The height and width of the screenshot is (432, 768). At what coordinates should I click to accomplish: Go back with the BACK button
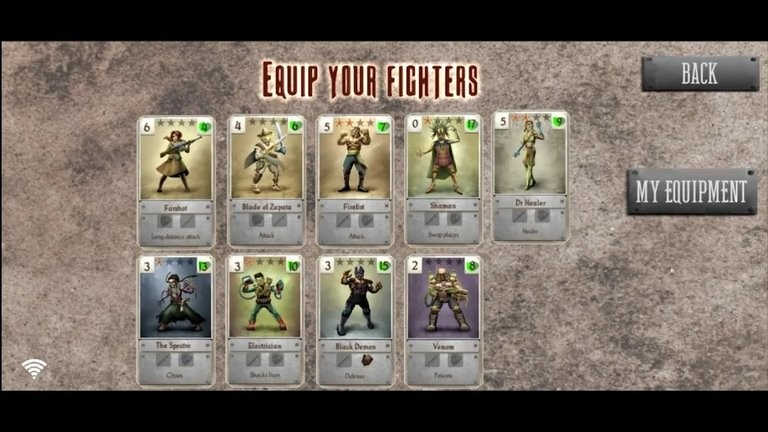699,73
